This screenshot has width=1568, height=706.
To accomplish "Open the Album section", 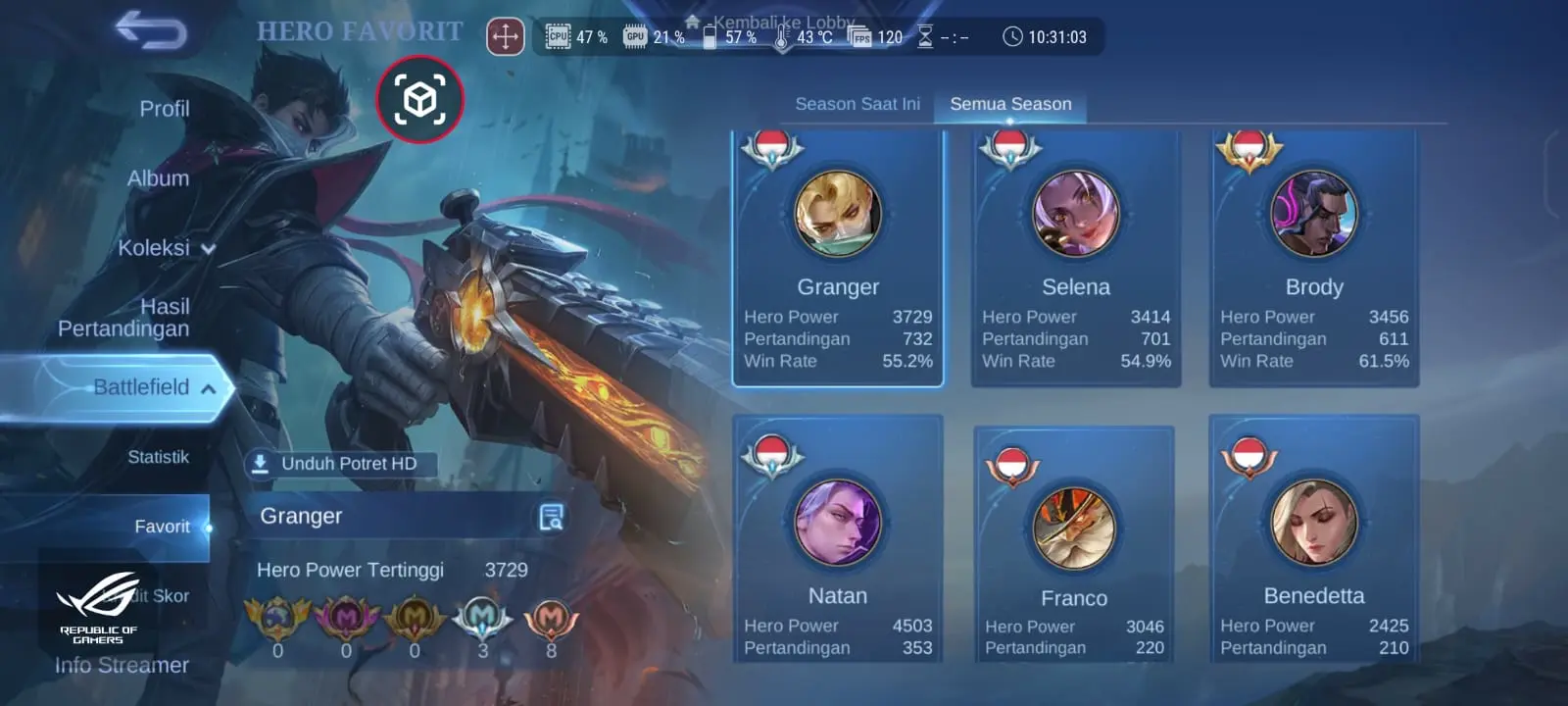I will (x=158, y=178).
